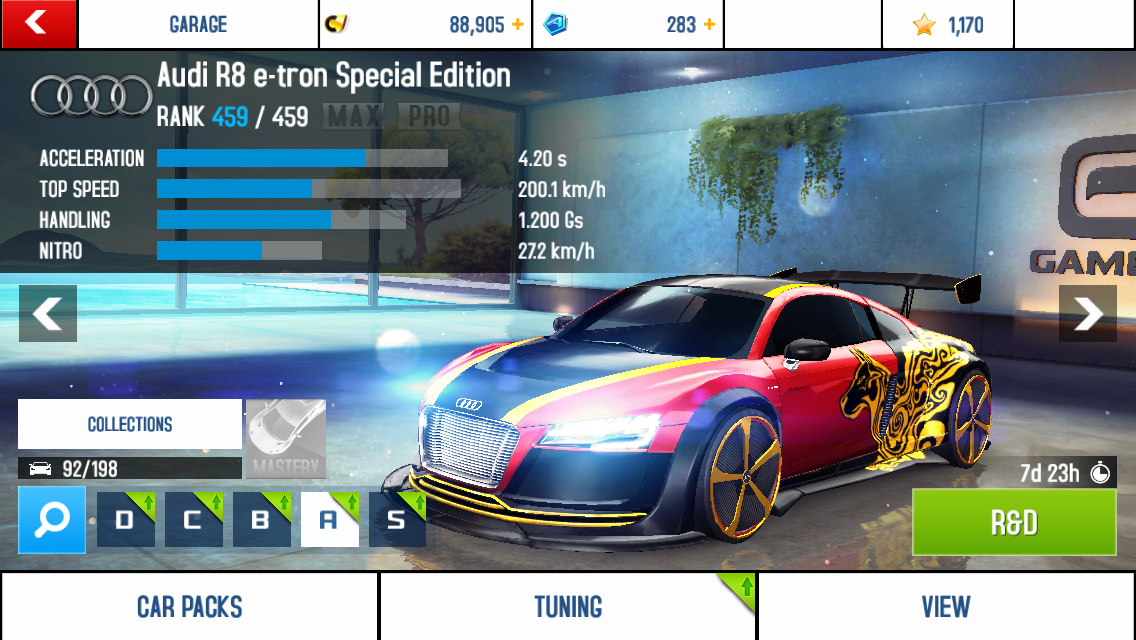Image resolution: width=1136 pixels, height=640 pixels.
Task: Search cars with the magnifier button
Action: (52, 519)
